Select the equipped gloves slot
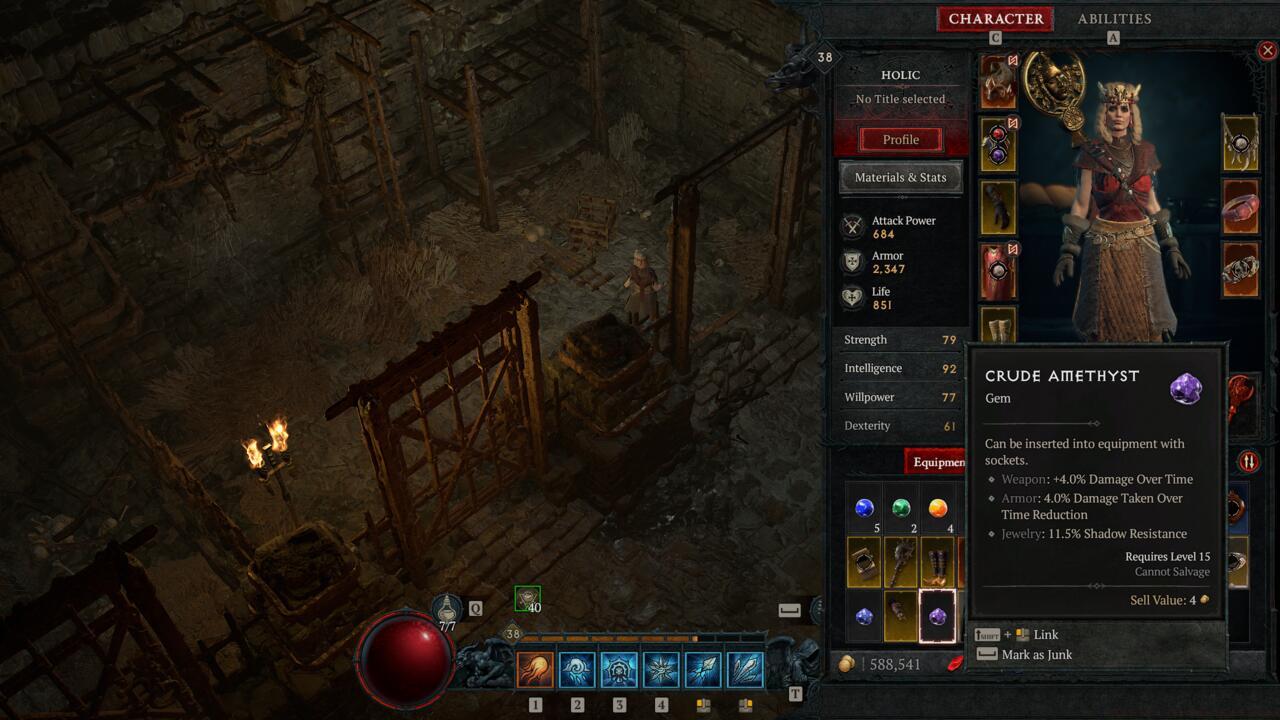Image resolution: width=1280 pixels, height=720 pixels. [x=998, y=208]
